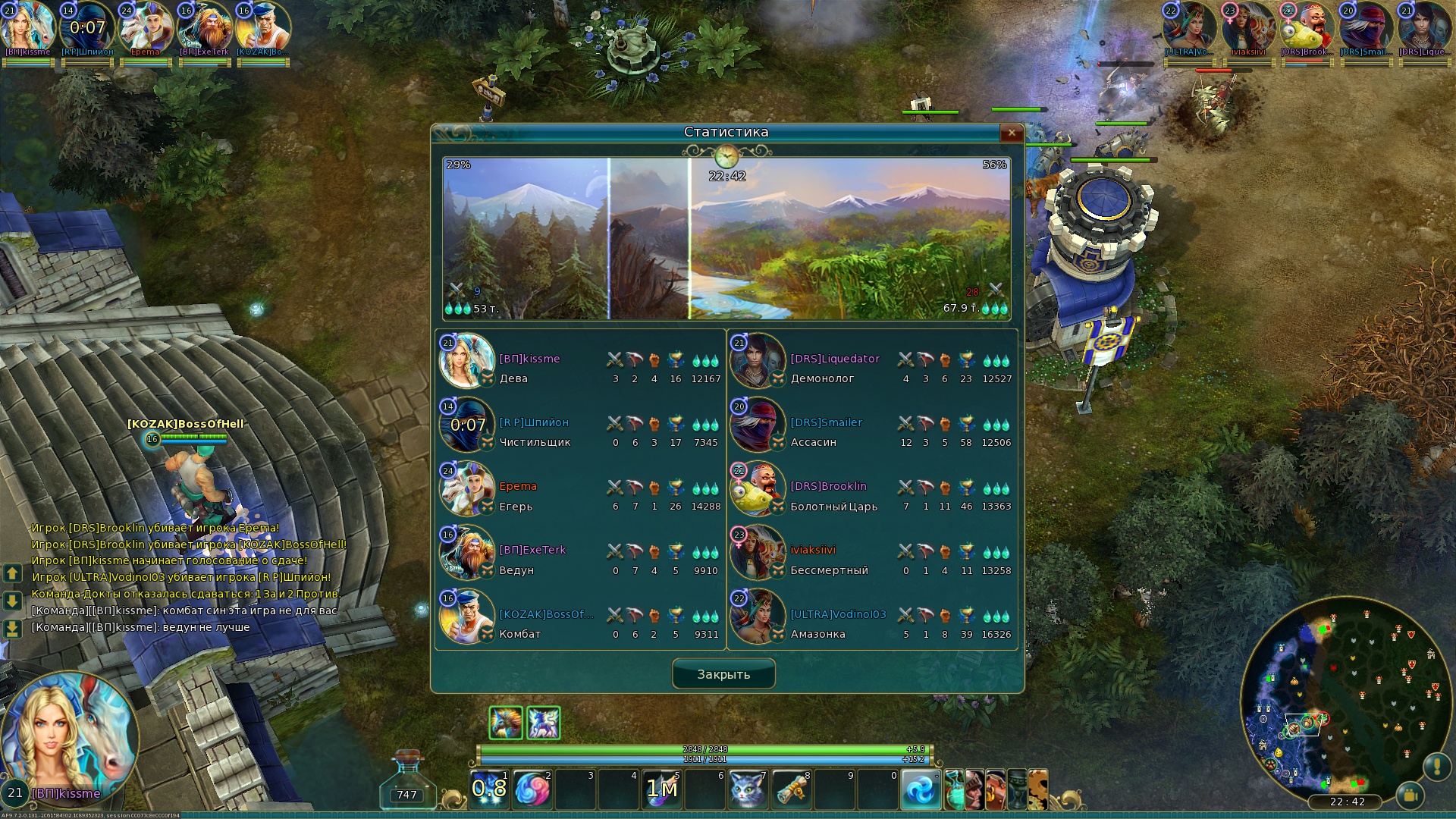Select the [DRS]Smailer Ассасин row
The width and height of the screenshot is (1456, 819).
point(871,425)
